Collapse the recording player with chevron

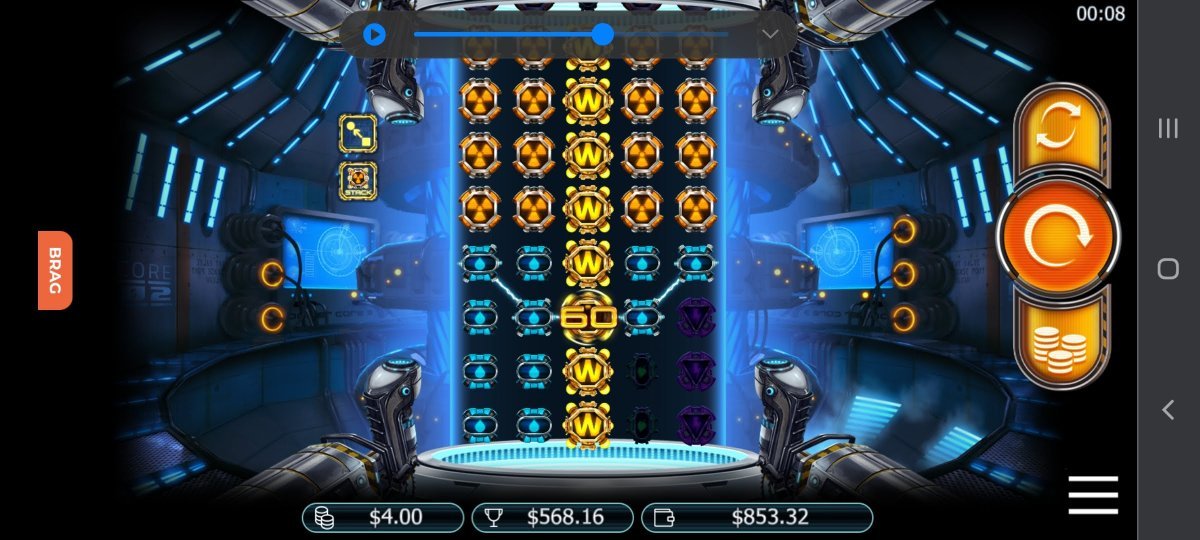coord(769,35)
